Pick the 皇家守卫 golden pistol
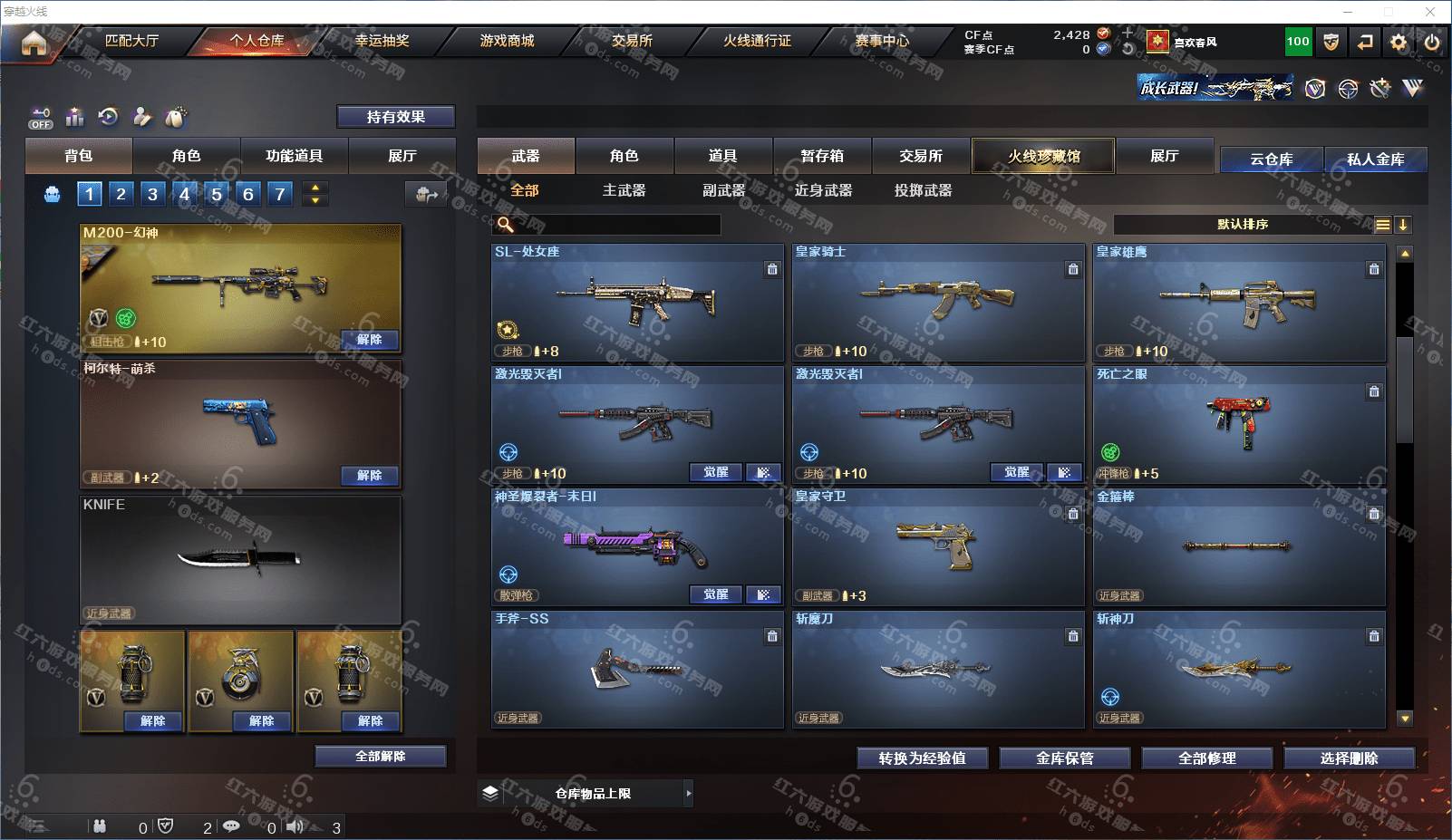 [938, 547]
